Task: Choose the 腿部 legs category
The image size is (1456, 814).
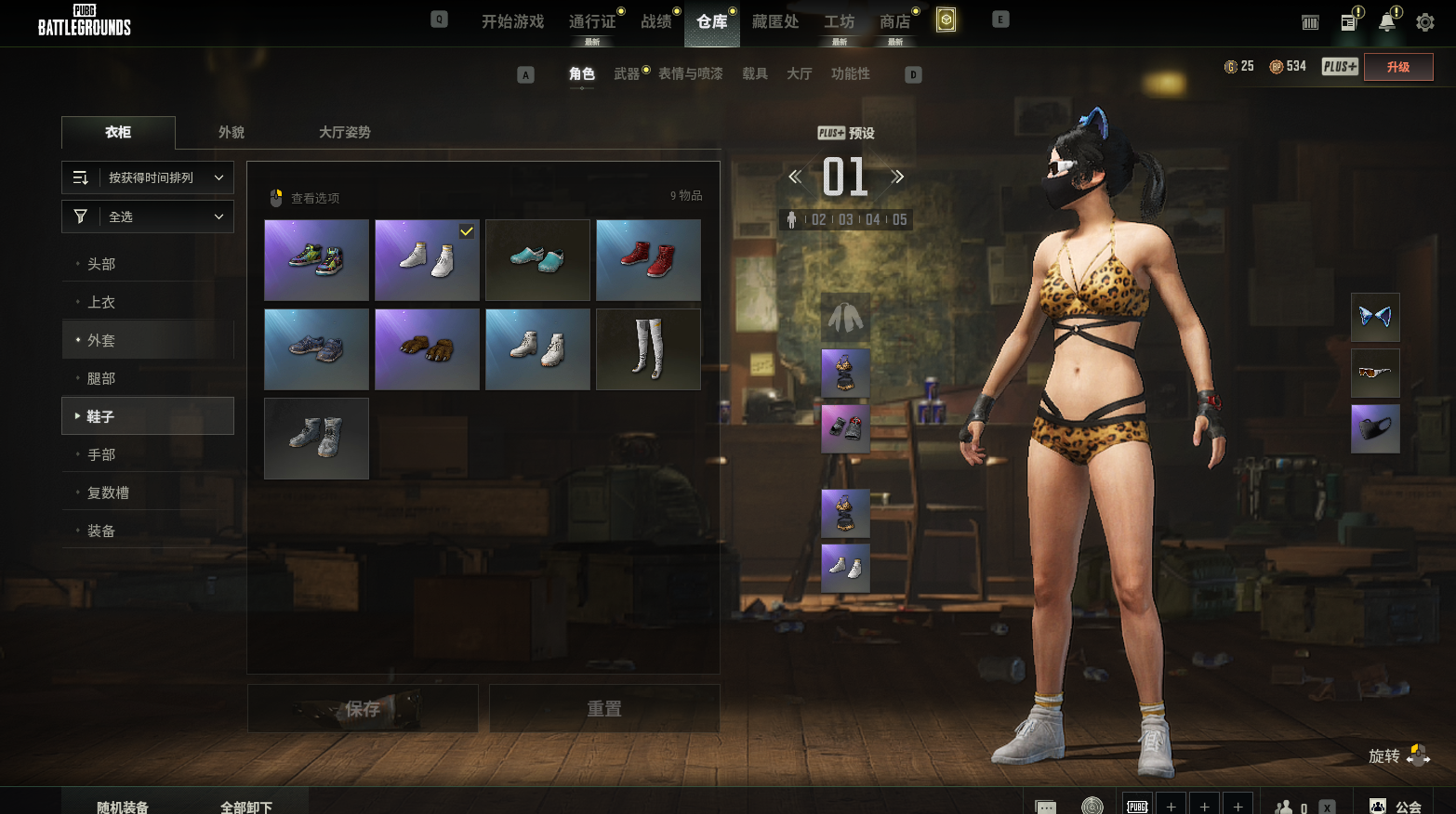Action: 101,378
